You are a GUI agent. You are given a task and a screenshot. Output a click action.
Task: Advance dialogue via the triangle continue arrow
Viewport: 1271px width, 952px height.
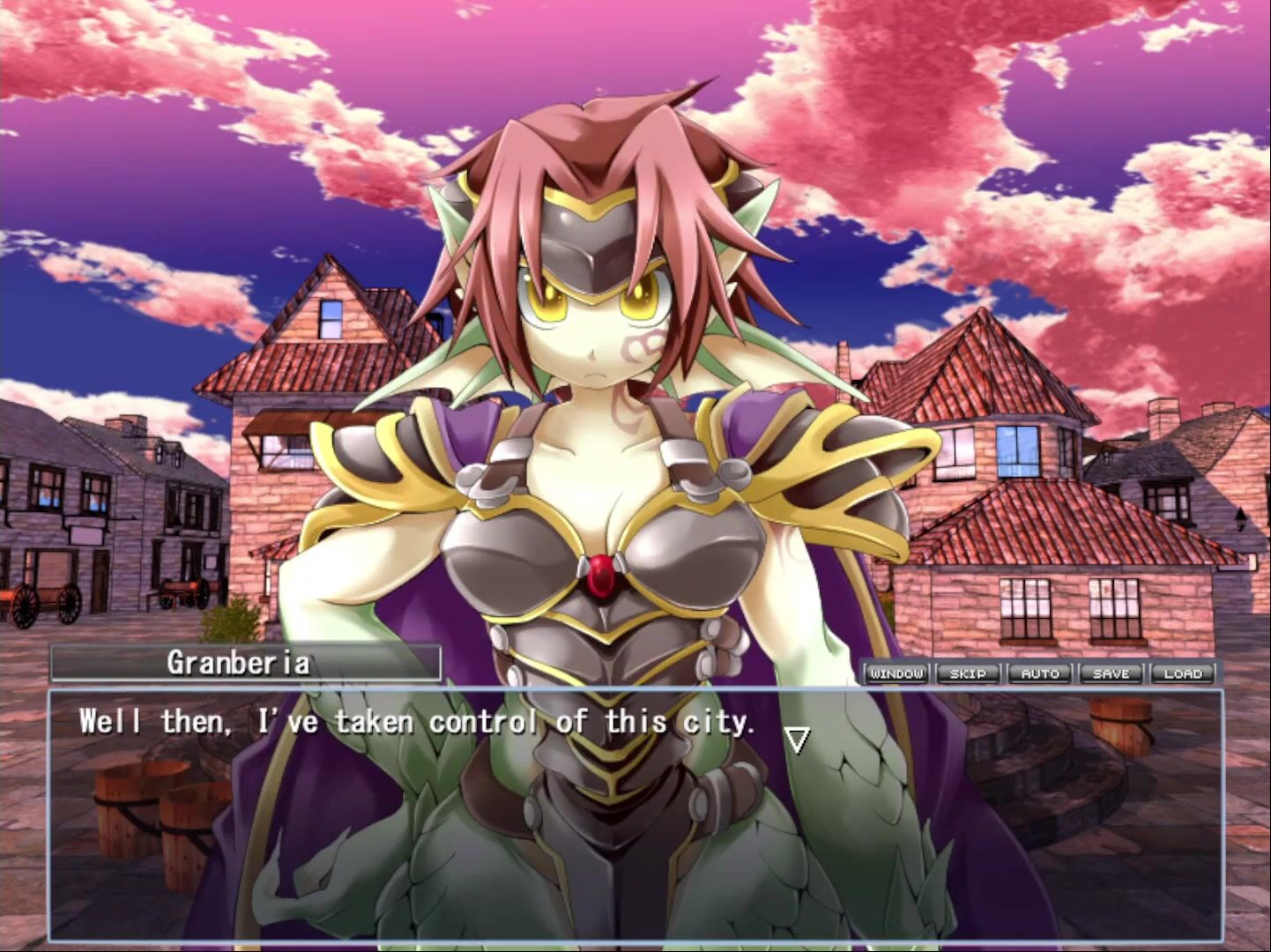pos(797,739)
